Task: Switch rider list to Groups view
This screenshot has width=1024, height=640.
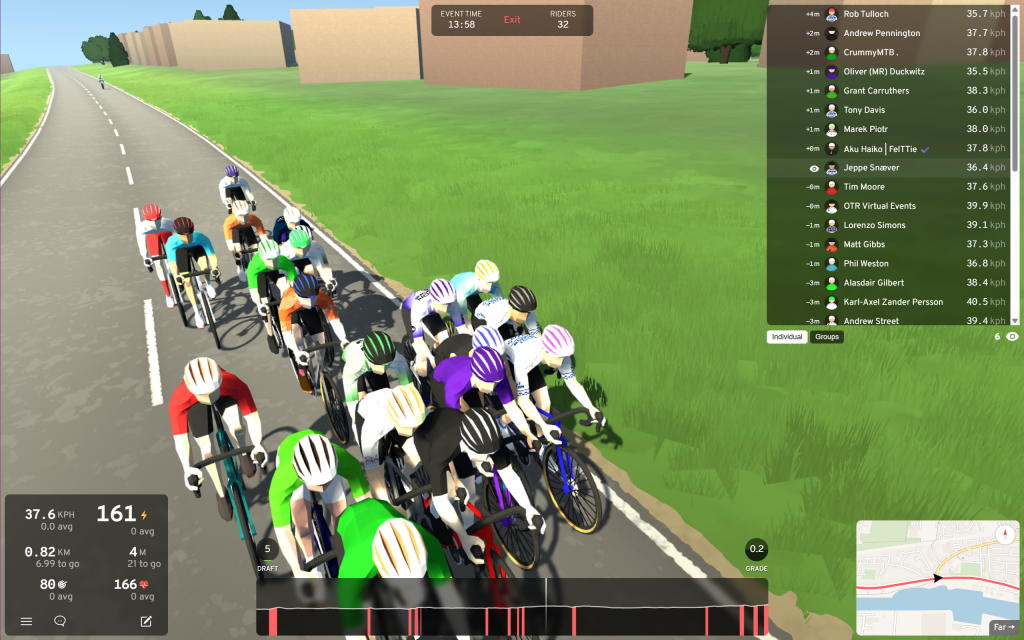Action: pos(827,337)
